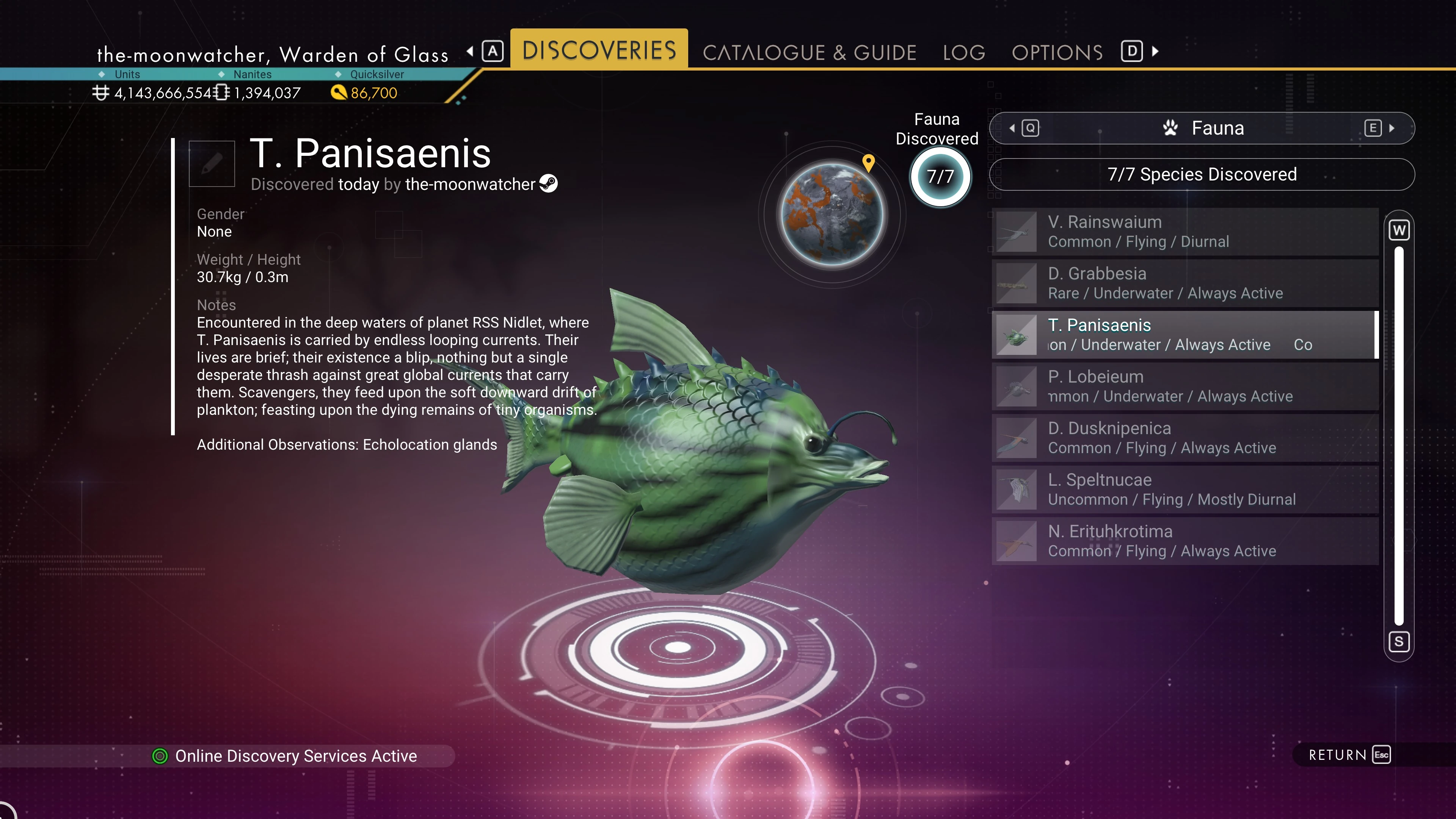Switch to the Catalogue & Guide tab
The height and width of the screenshot is (819, 1456).
pos(809,53)
